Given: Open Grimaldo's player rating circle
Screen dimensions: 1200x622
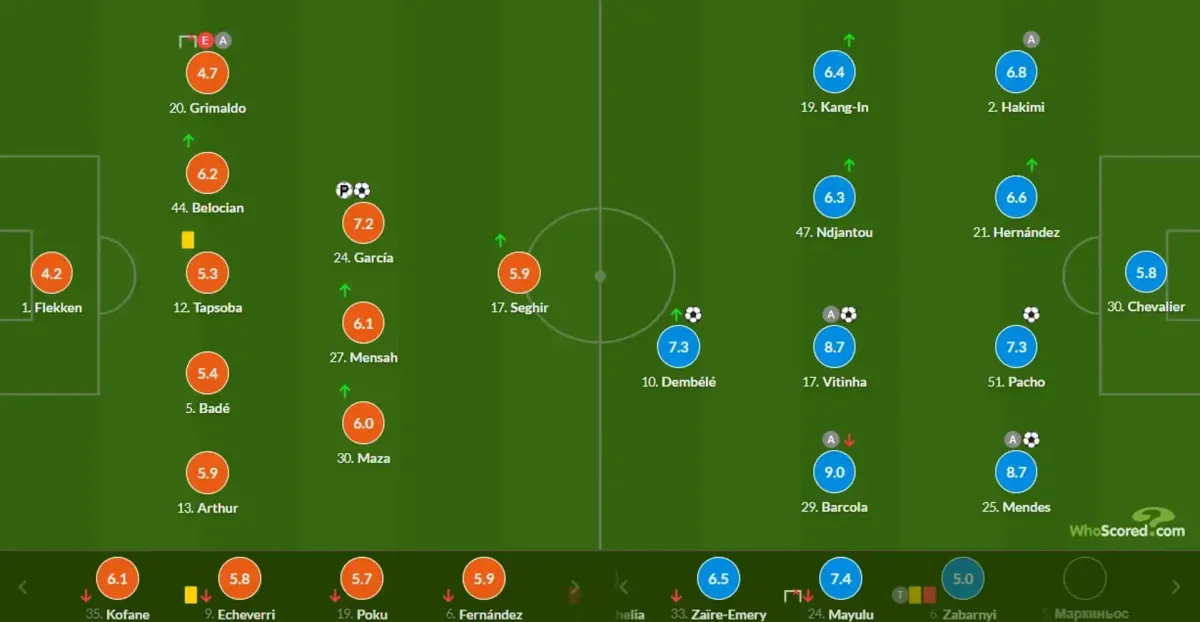Looking at the screenshot, I should pyautogui.click(x=208, y=73).
